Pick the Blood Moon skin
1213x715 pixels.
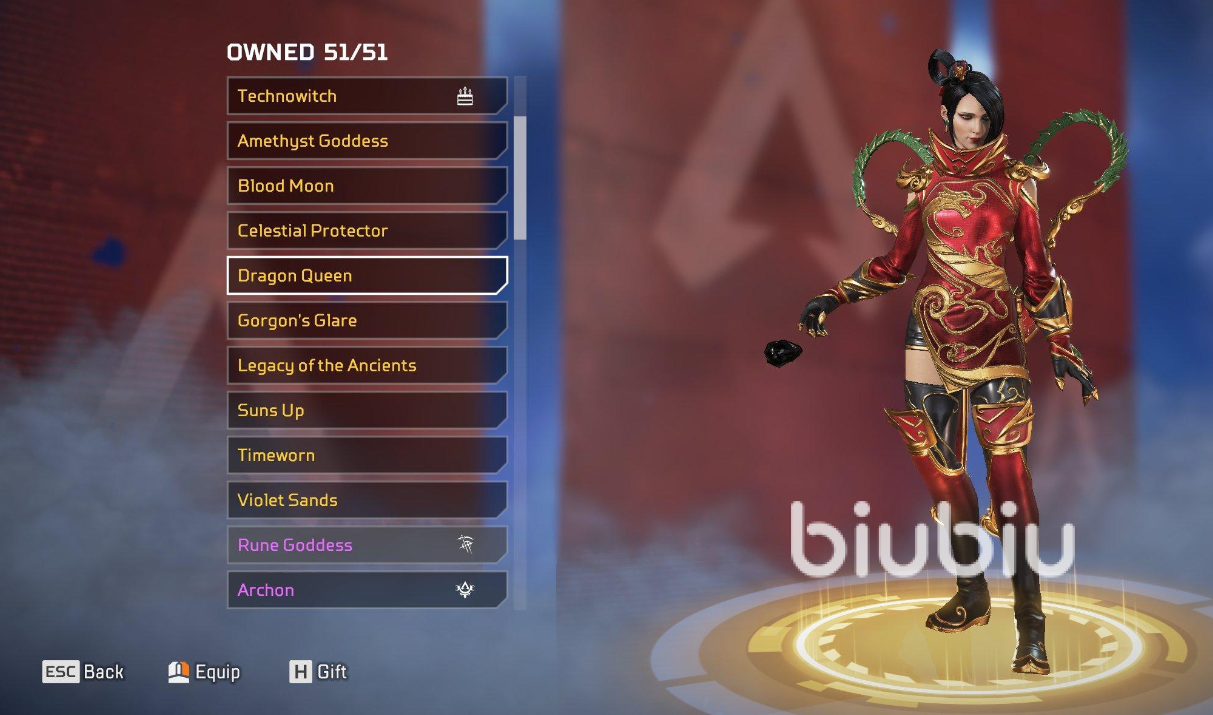pos(366,186)
